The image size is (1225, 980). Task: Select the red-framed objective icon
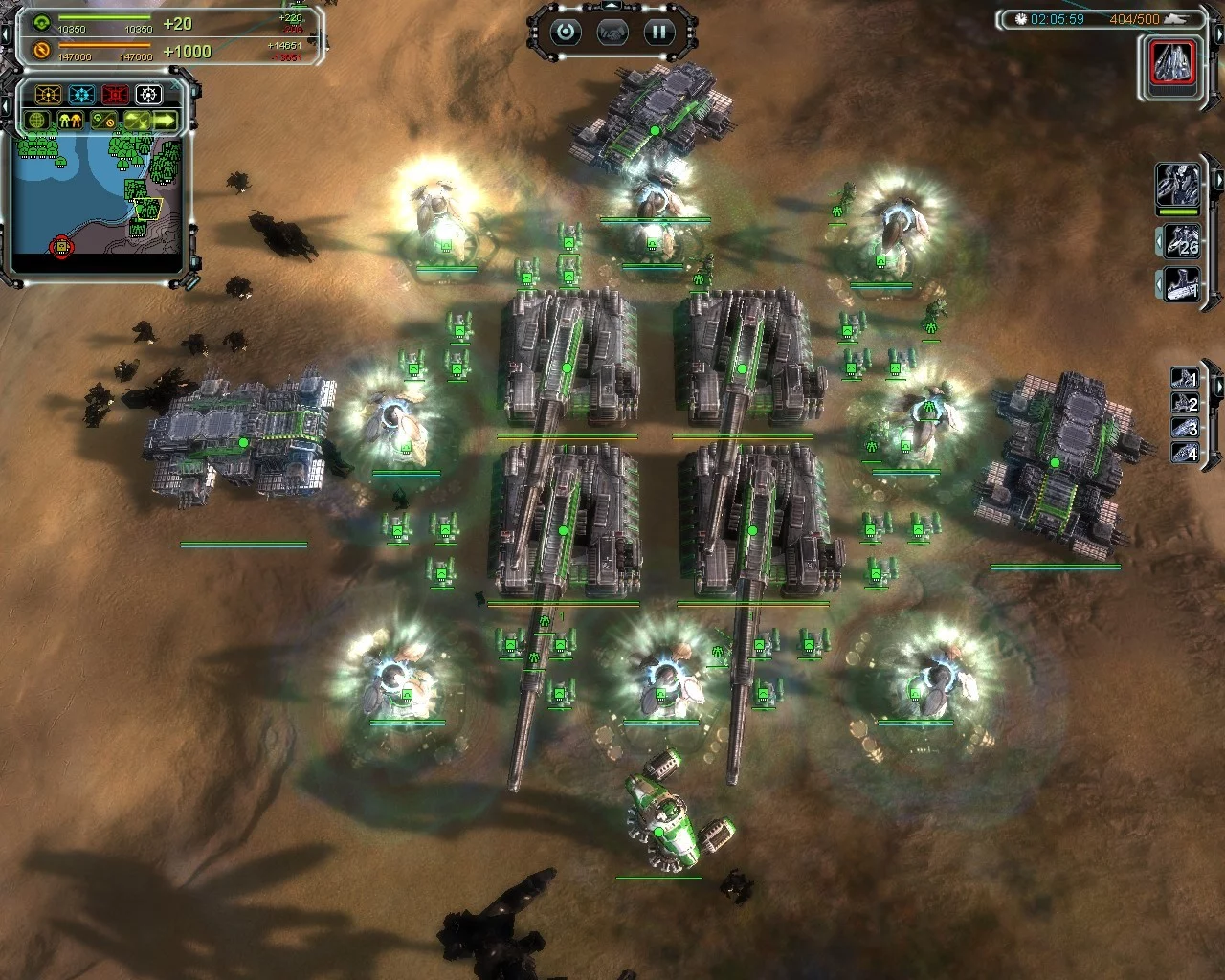tap(1173, 63)
